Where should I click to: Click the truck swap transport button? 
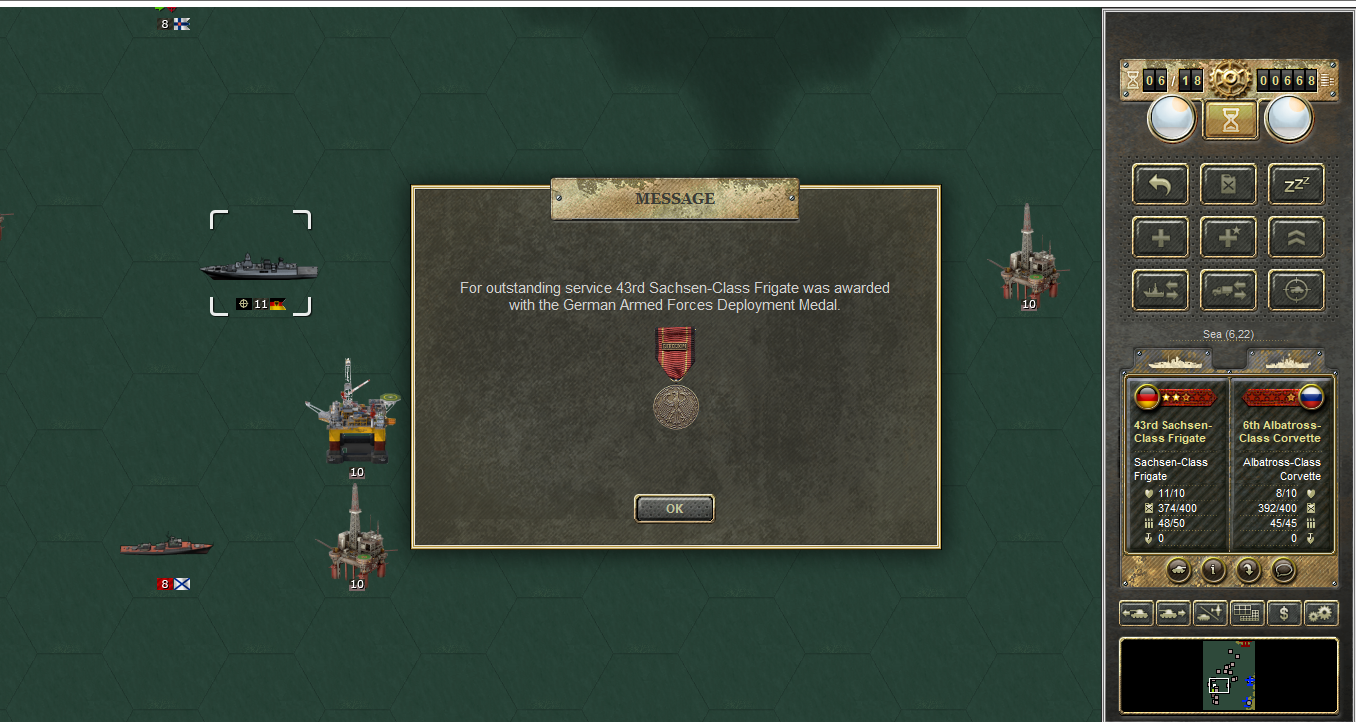[x=1228, y=291]
